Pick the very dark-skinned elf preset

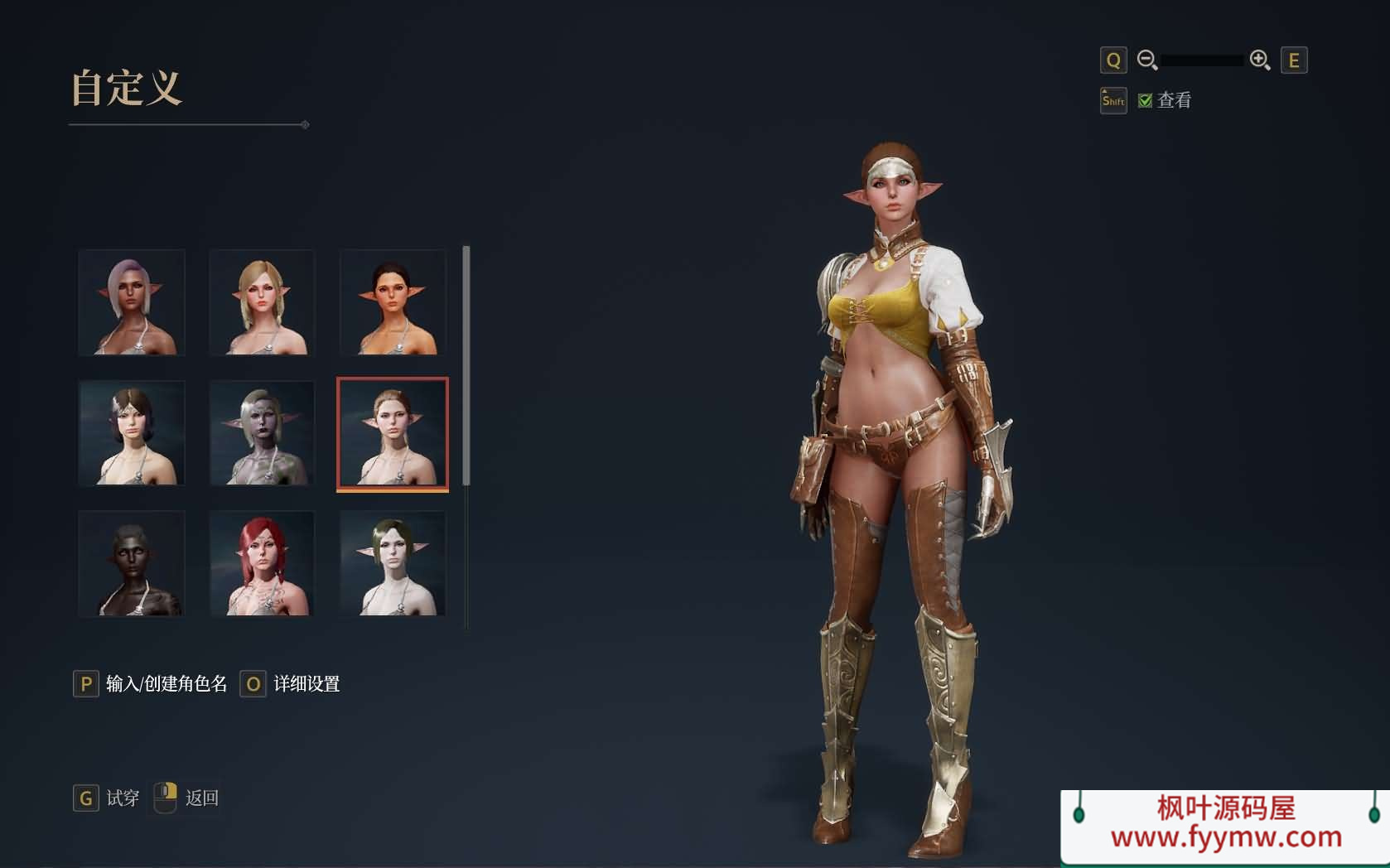pos(132,563)
